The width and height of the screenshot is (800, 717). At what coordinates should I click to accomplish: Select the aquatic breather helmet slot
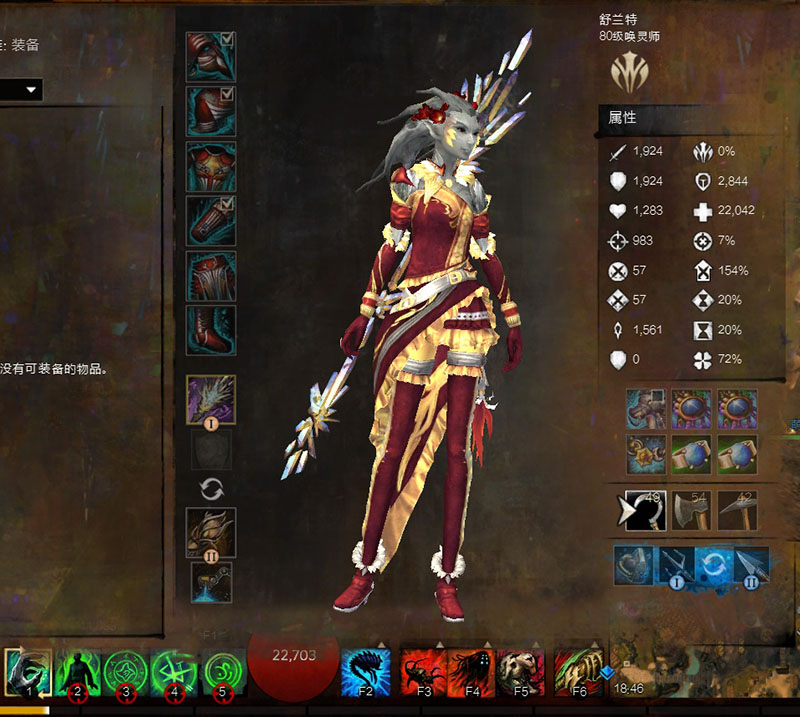click(634, 565)
